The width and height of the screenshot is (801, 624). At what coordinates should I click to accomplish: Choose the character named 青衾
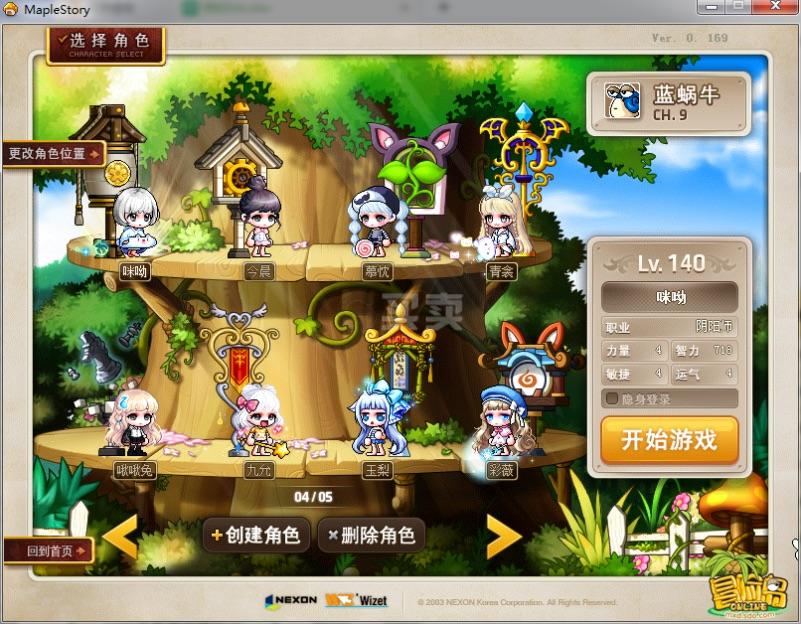[499, 225]
